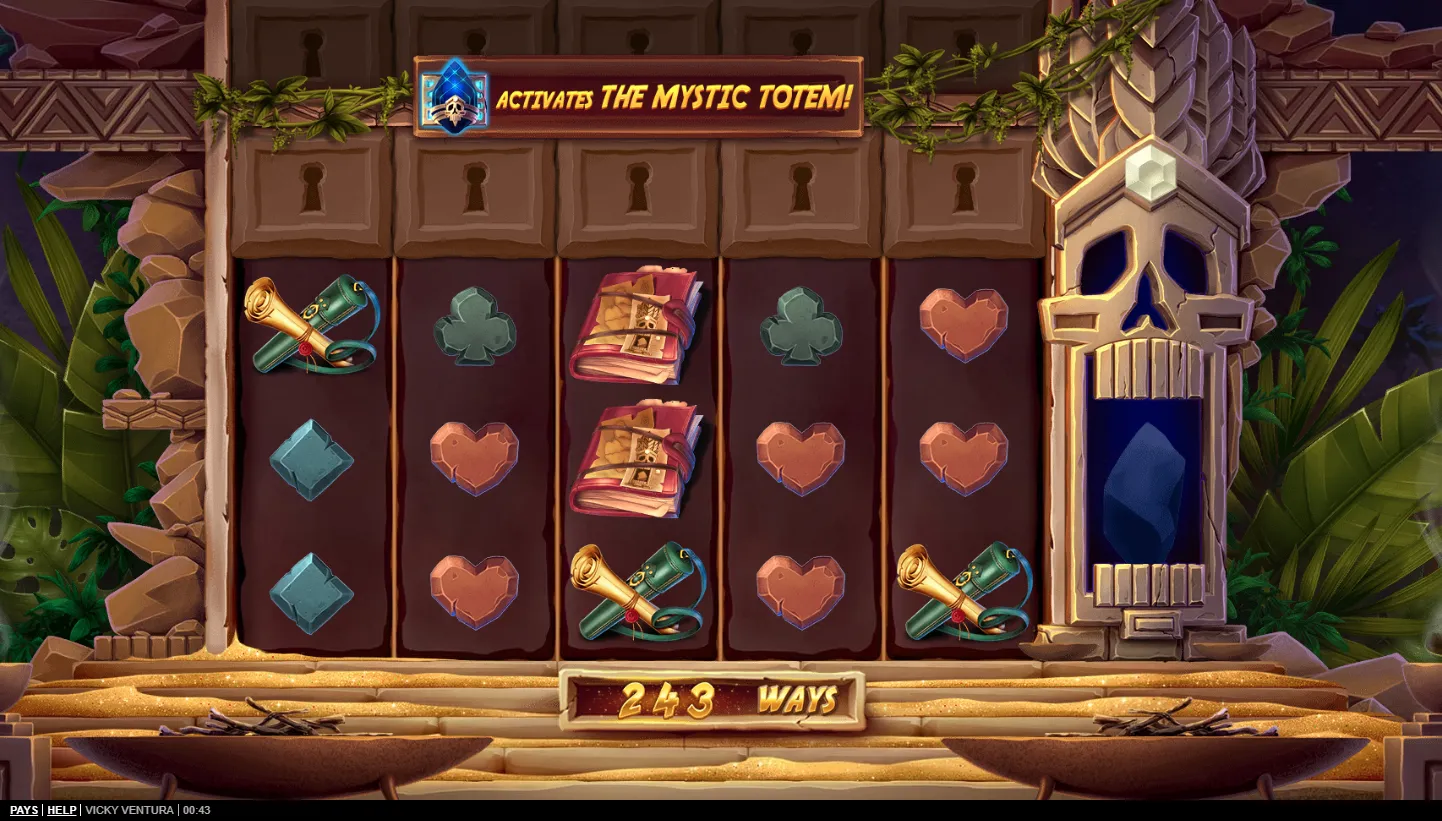Open the PAYS paytable link
1442x821 pixels.
tap(24, 810)
